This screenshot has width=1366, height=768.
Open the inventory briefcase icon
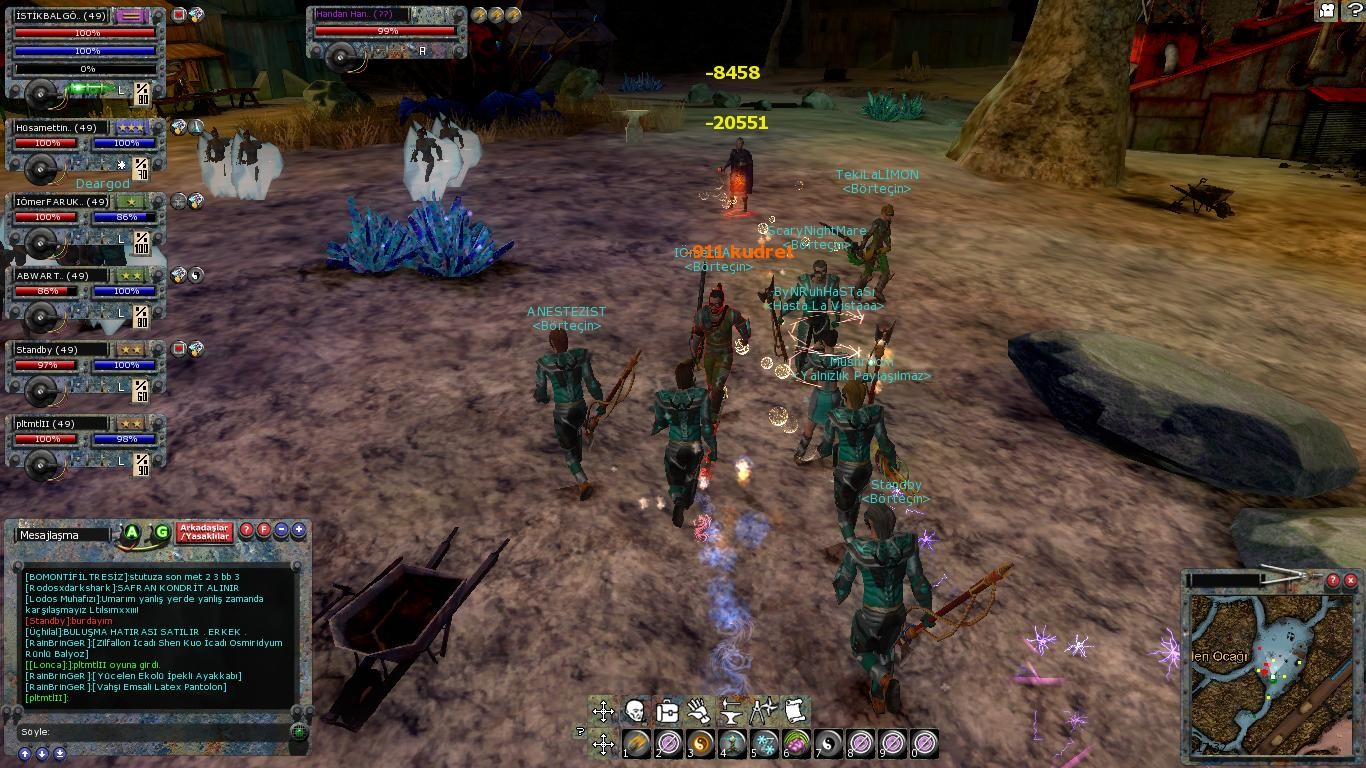667,712
